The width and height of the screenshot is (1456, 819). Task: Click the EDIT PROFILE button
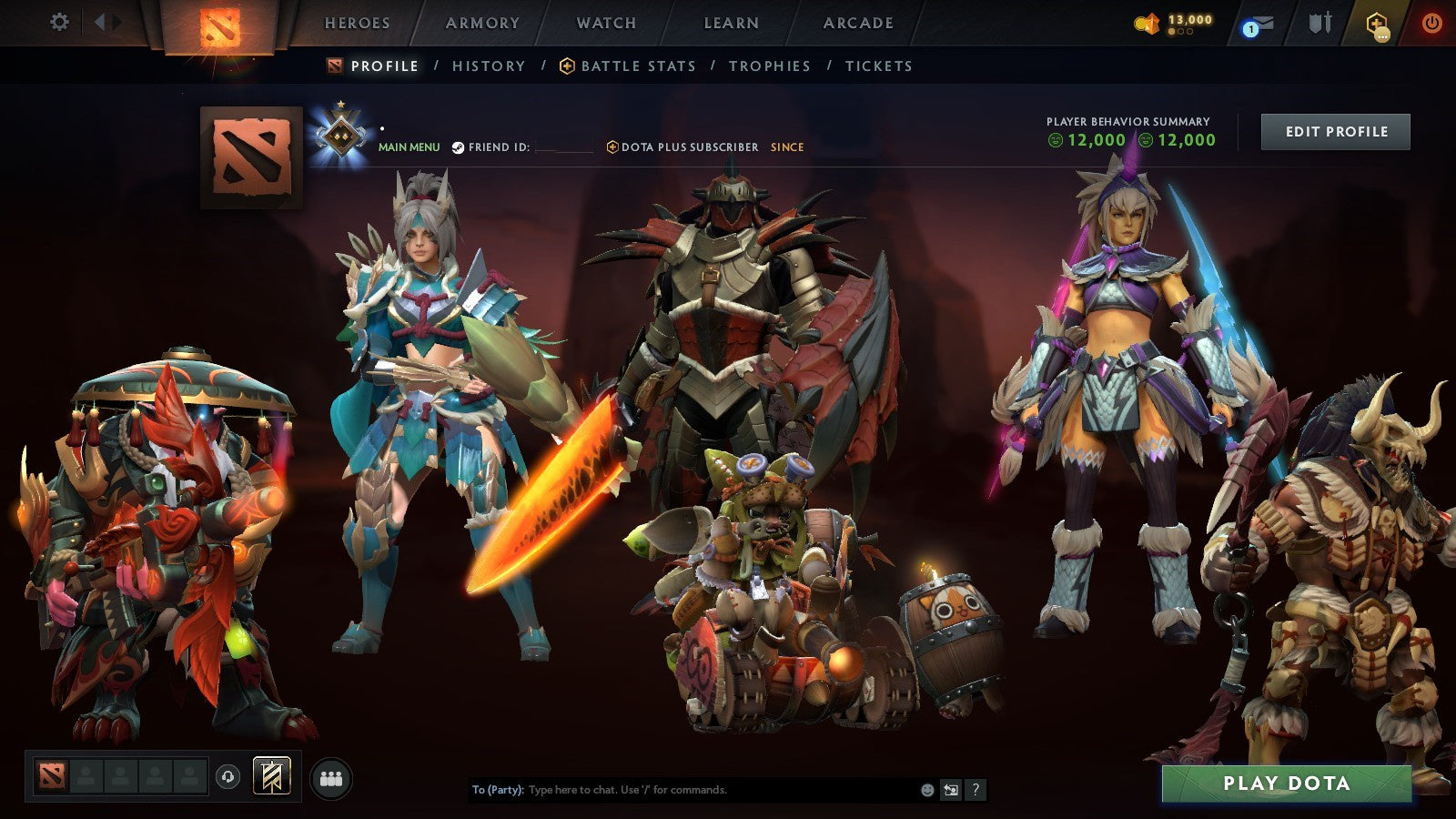click(1335, 131)
